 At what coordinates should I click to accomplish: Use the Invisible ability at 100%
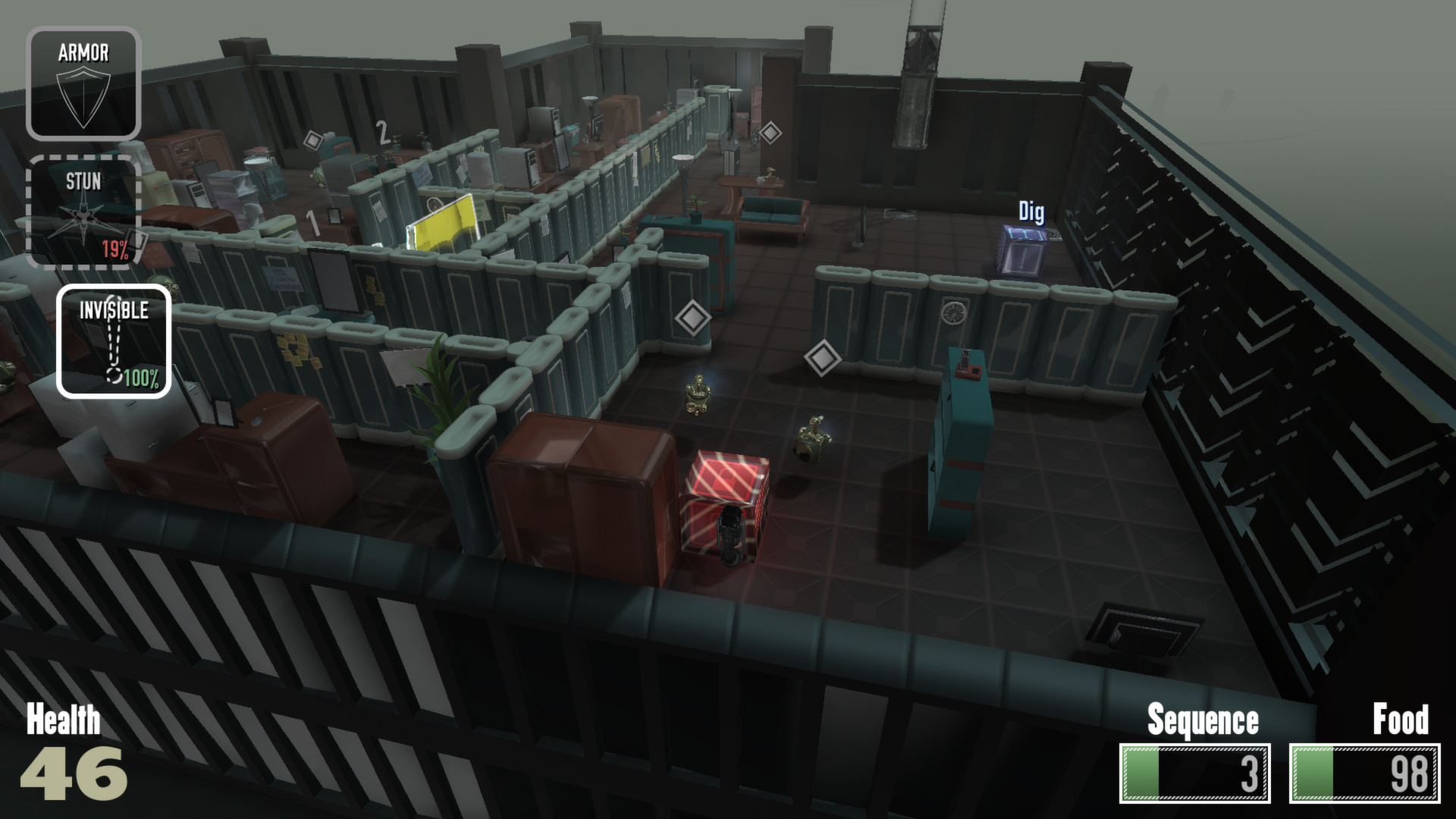click(x=114, y=341)
